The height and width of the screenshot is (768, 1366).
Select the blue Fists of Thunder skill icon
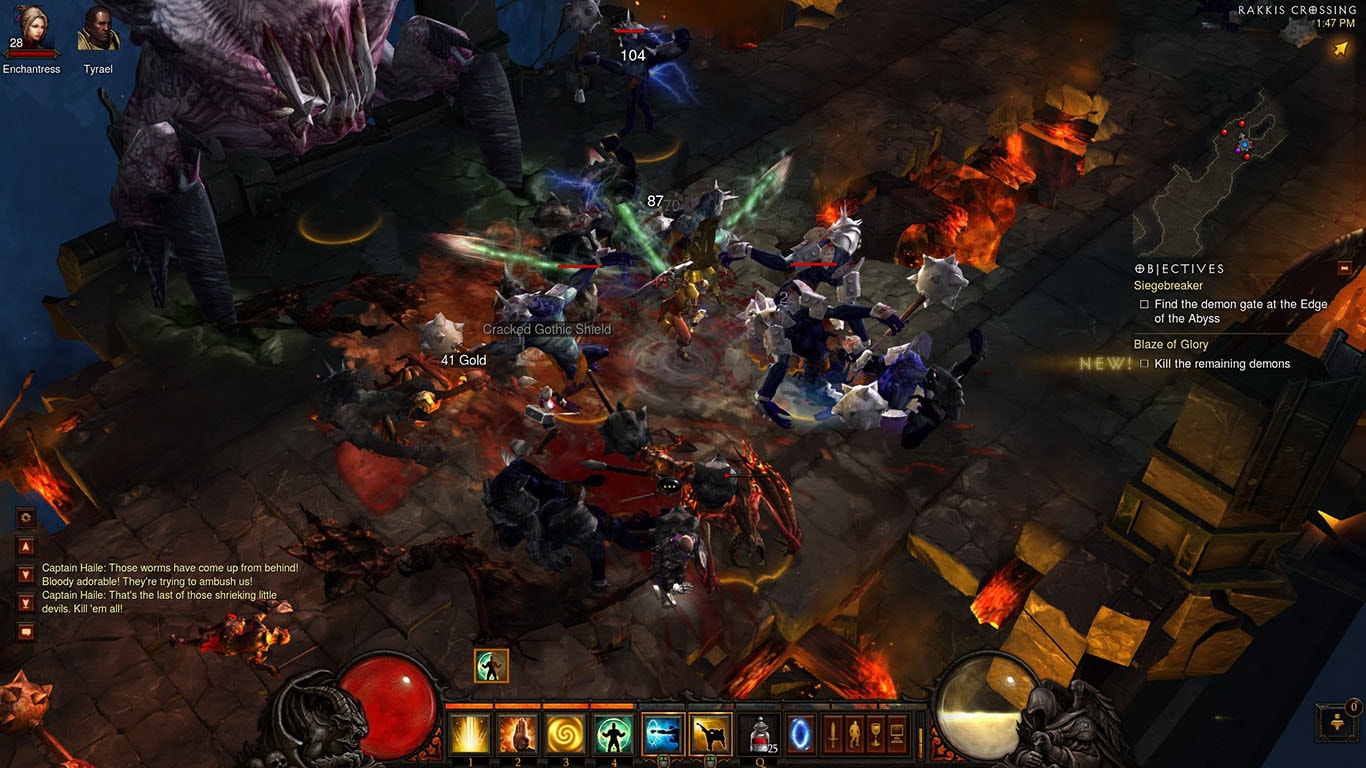click(x=661, y=734)
